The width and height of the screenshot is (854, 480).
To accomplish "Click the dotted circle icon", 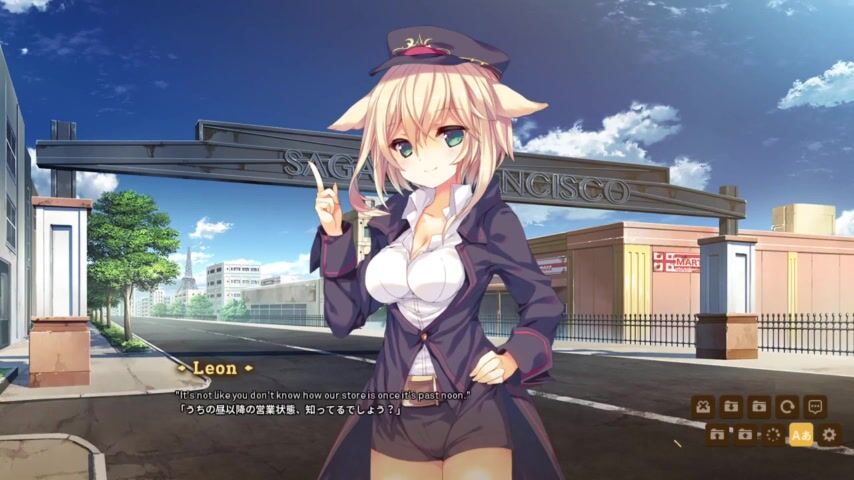I will [x=773, y=435].
